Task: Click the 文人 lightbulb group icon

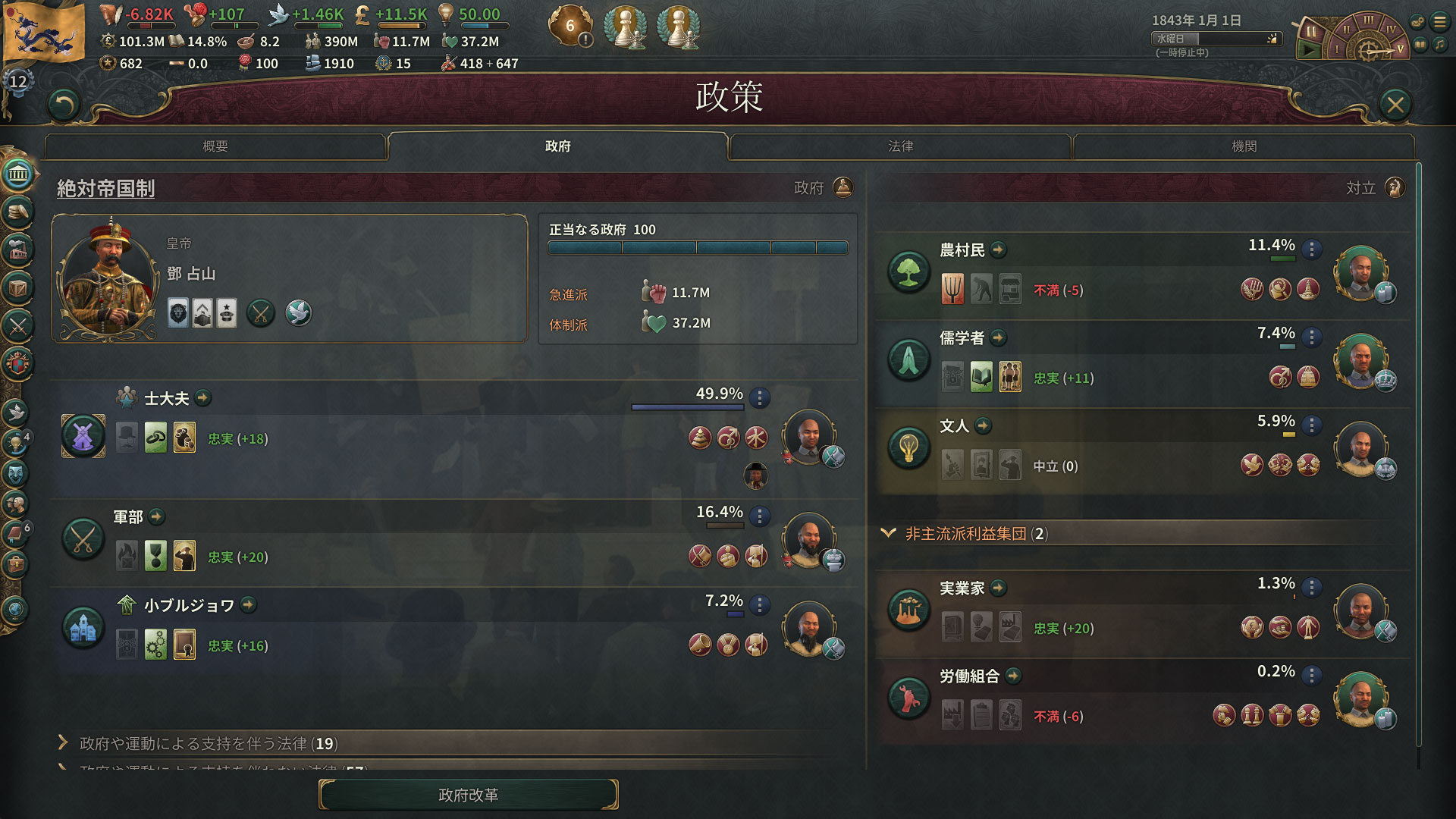Action: (x=908, y=447)
